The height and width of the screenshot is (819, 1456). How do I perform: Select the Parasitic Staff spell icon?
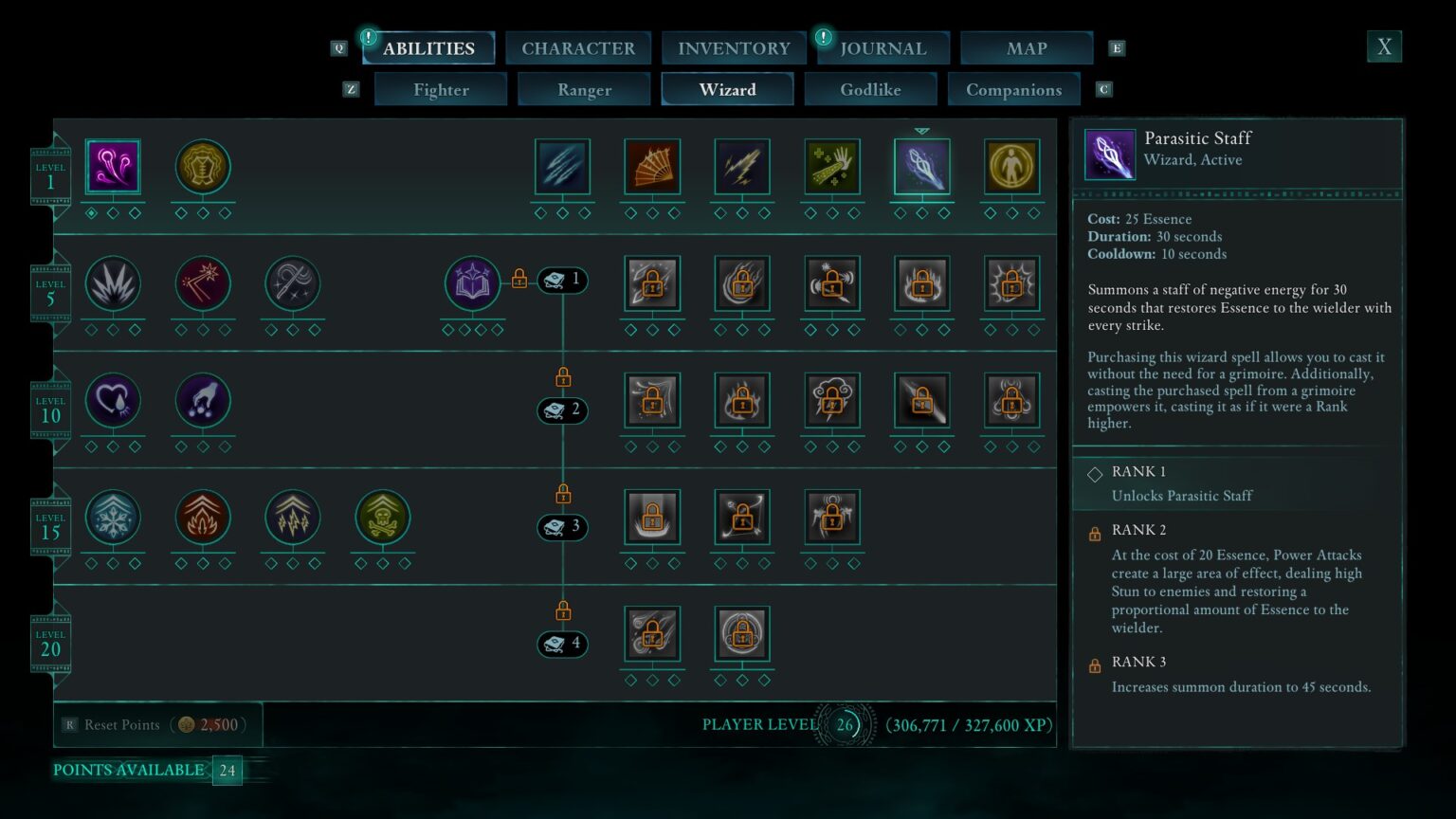(x=922, y=166)
